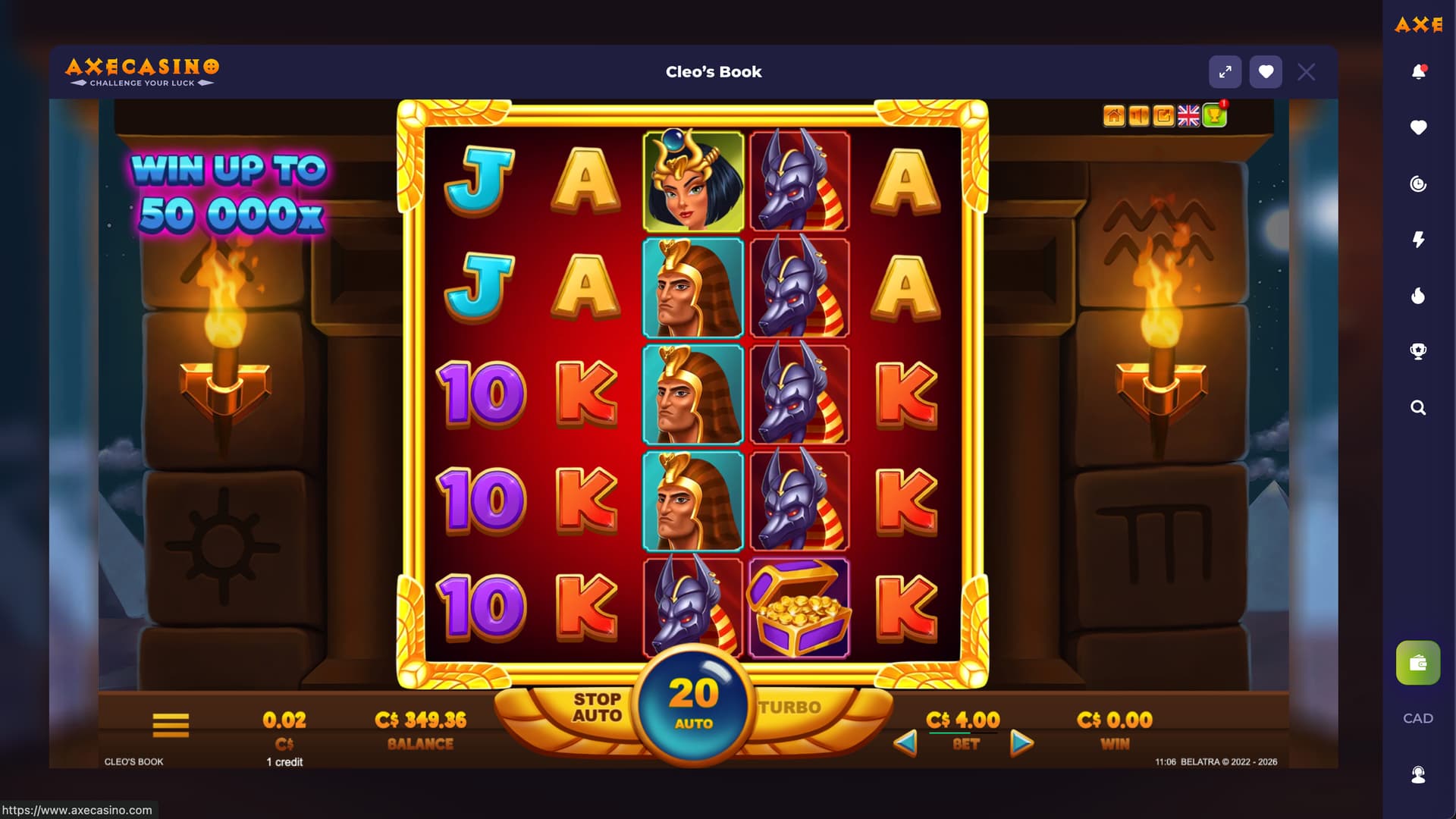This screenshot has width=1456, height=819.
Task: Stop the auto spin
Action: click(x=597, y=708)
